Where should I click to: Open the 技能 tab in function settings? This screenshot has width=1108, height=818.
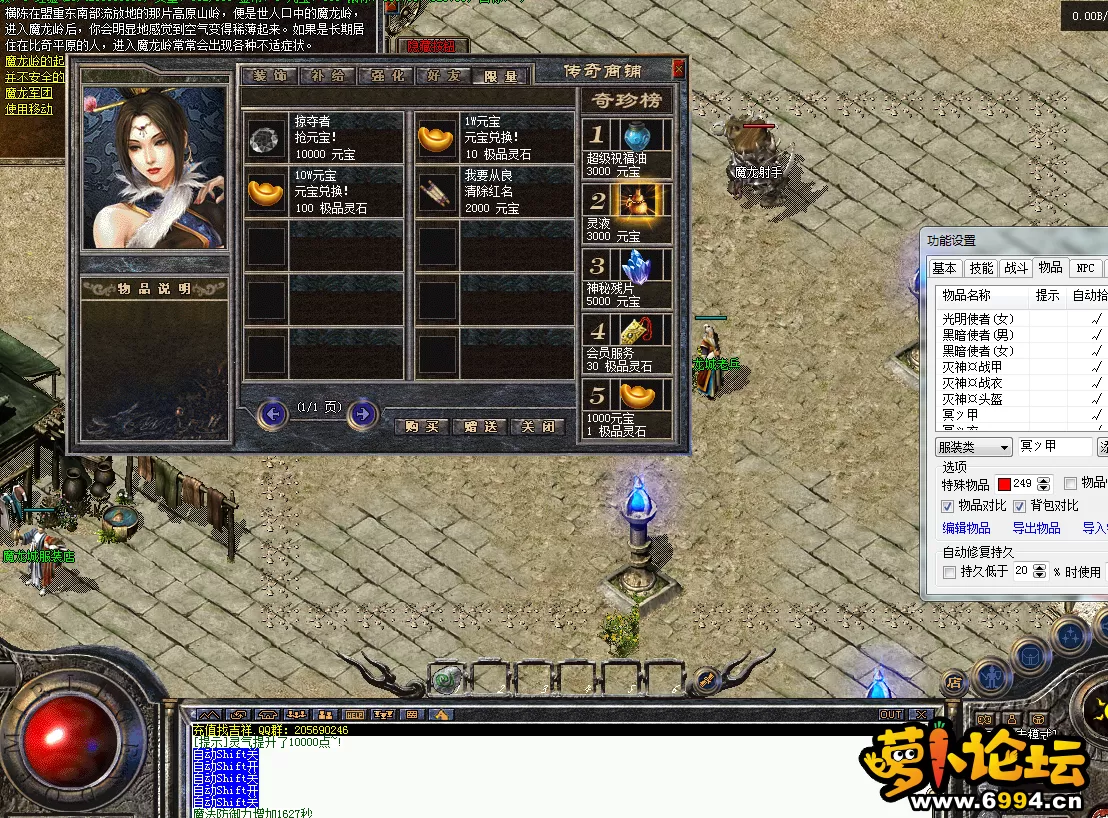coord(981,268)
